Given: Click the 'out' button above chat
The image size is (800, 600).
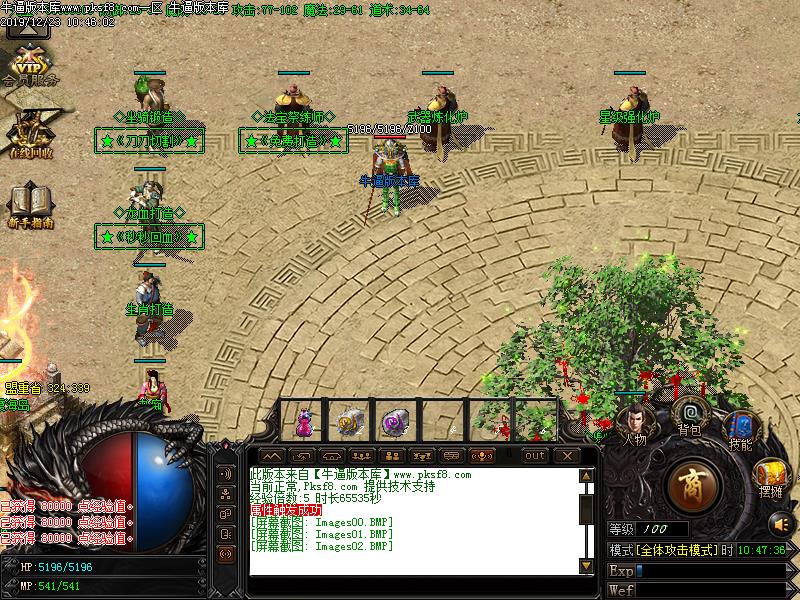Looking at the screenshot, I should (536, 456).
